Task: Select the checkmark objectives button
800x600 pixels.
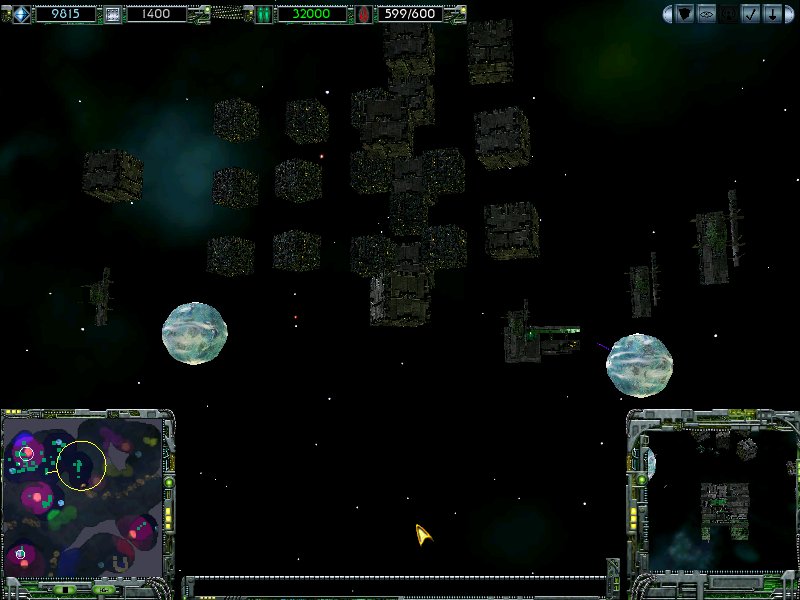Action: (749, 14)
